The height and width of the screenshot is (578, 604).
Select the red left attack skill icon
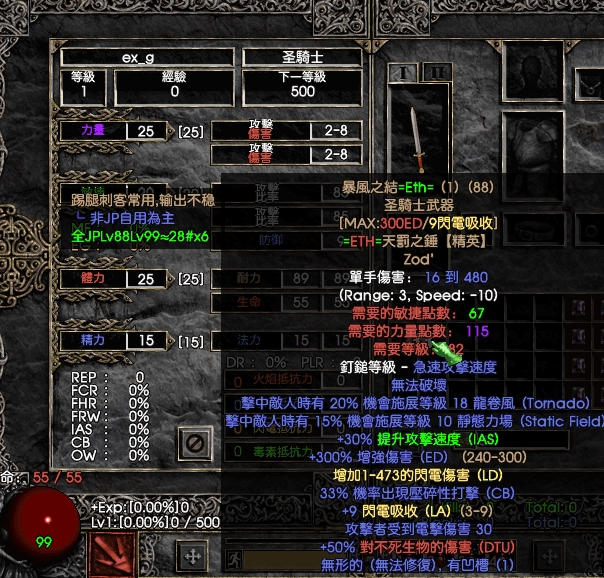[x=114, y=555]
